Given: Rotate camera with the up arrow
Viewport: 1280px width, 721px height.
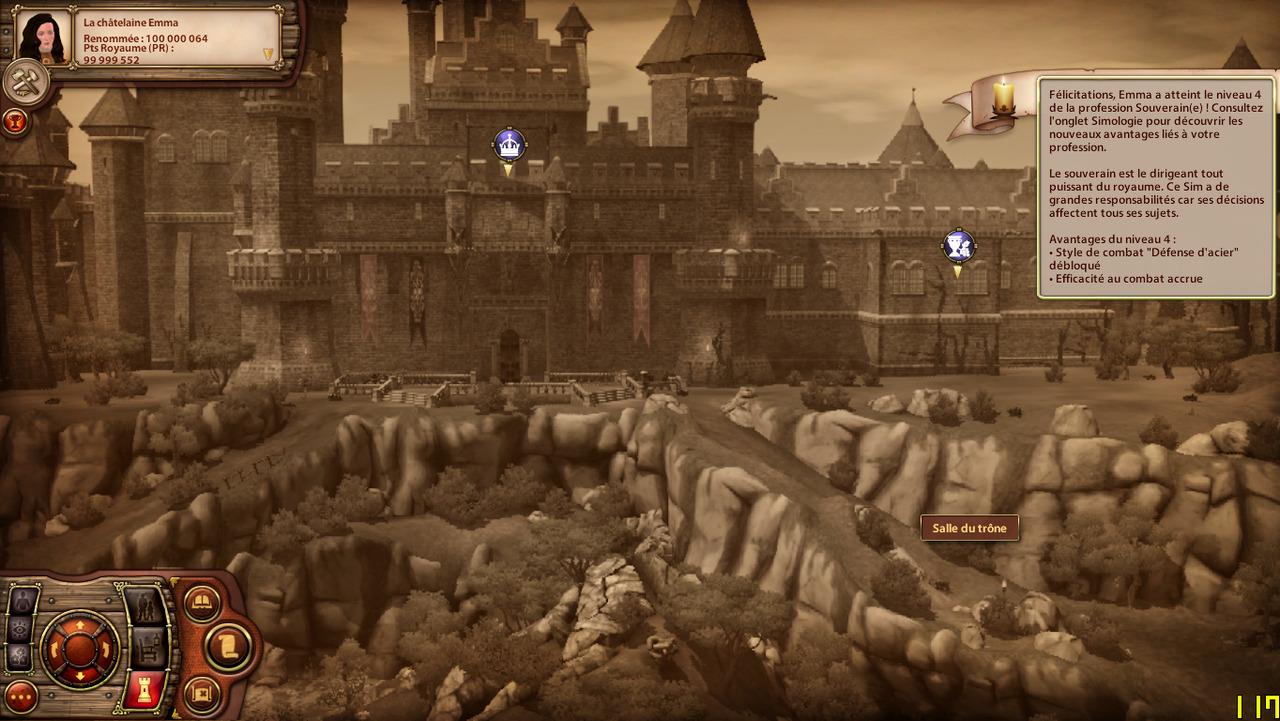Looking at the screenshot, I should (x=80, y=623).
